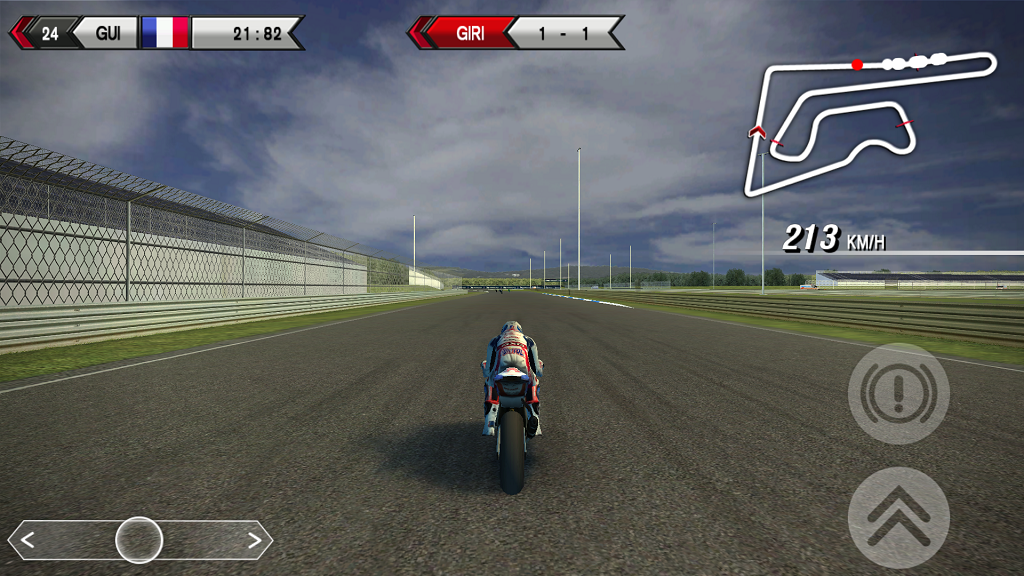Click the round steering slider knob
The width and height of the screenshot is (1024, 576).
coord(139,540)
